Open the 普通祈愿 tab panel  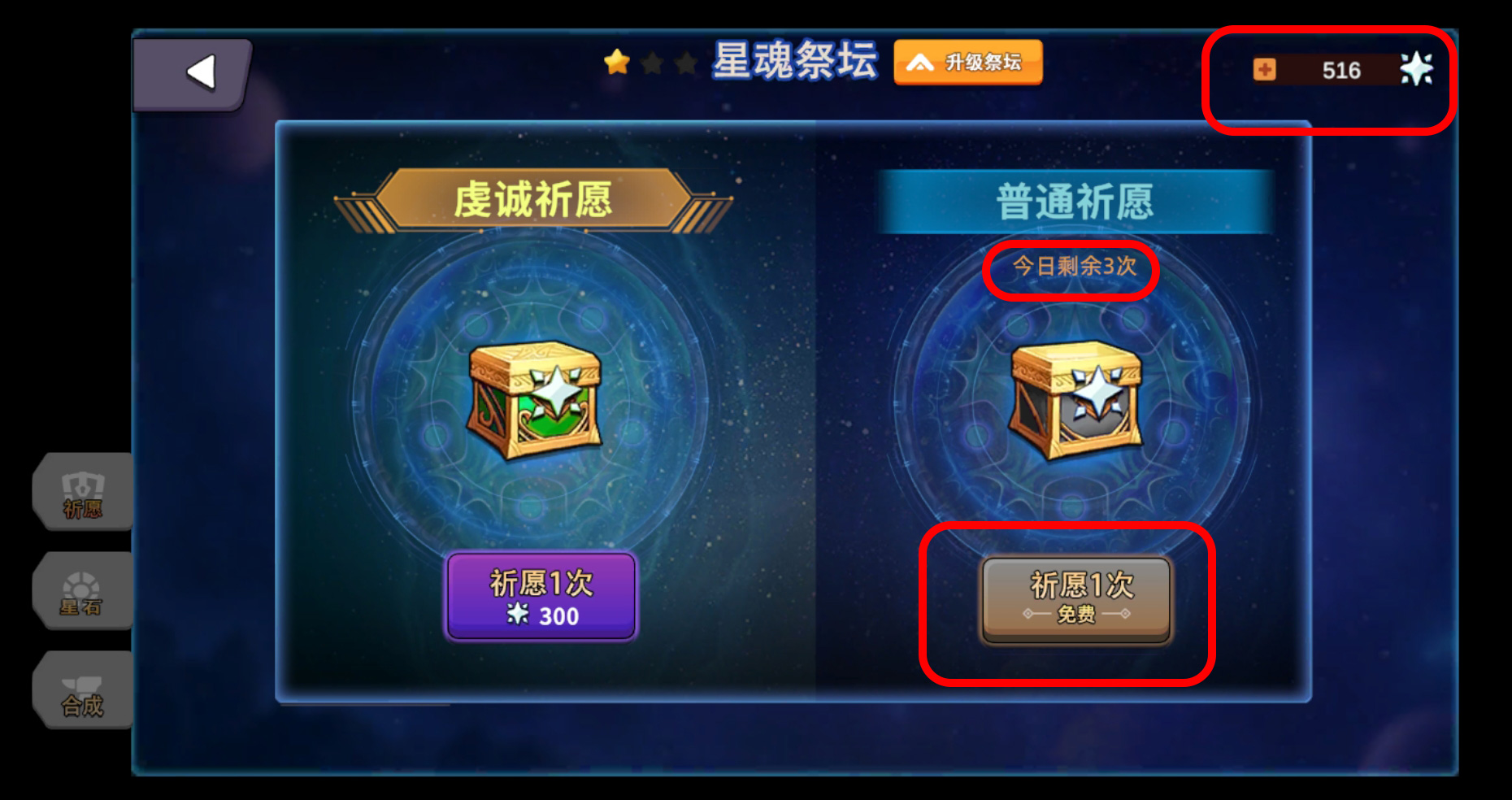(1073, 202)
